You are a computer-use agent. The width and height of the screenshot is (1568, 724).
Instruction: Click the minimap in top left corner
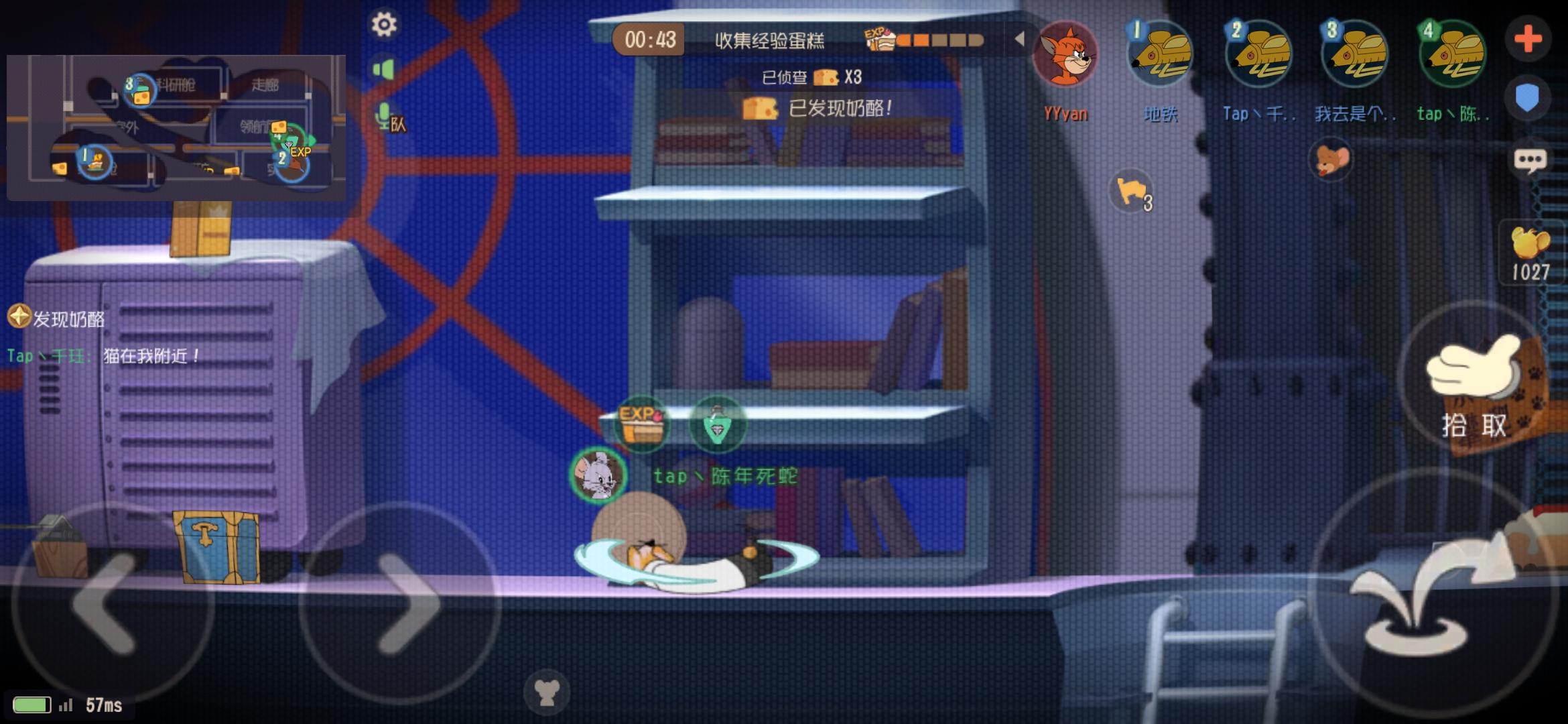(174, 127)
